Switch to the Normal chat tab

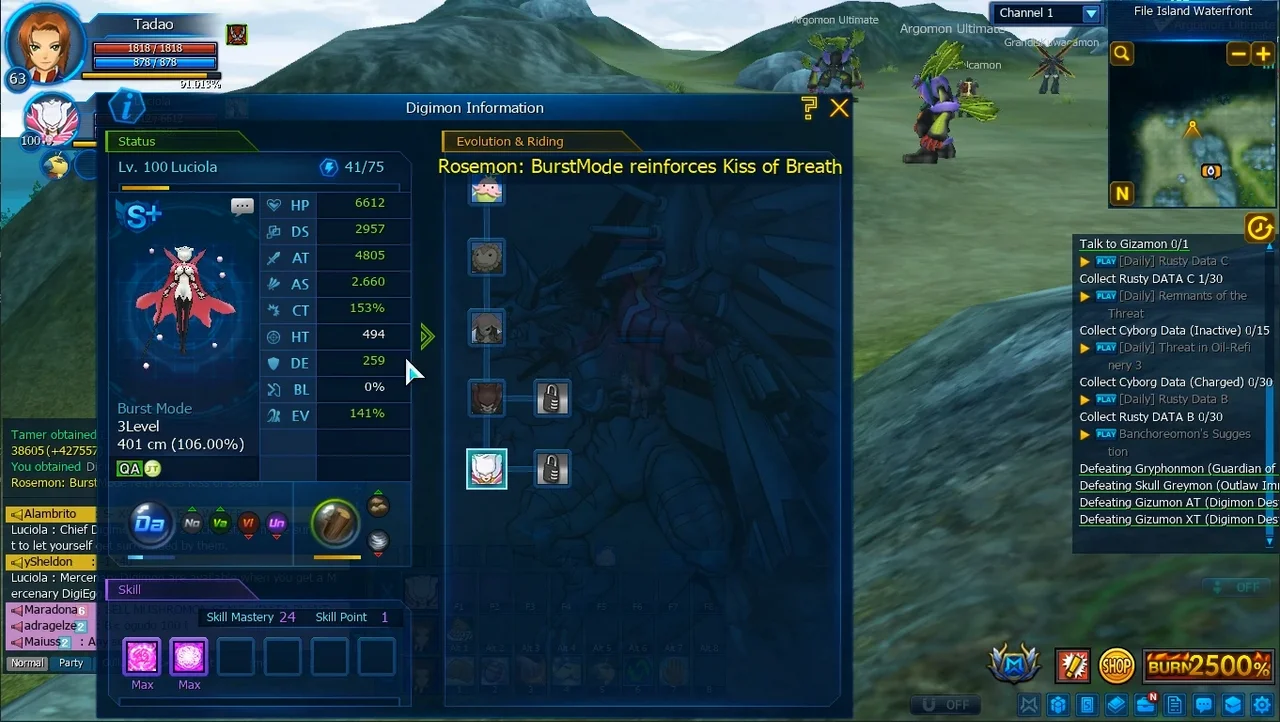(x=27, y=663)
